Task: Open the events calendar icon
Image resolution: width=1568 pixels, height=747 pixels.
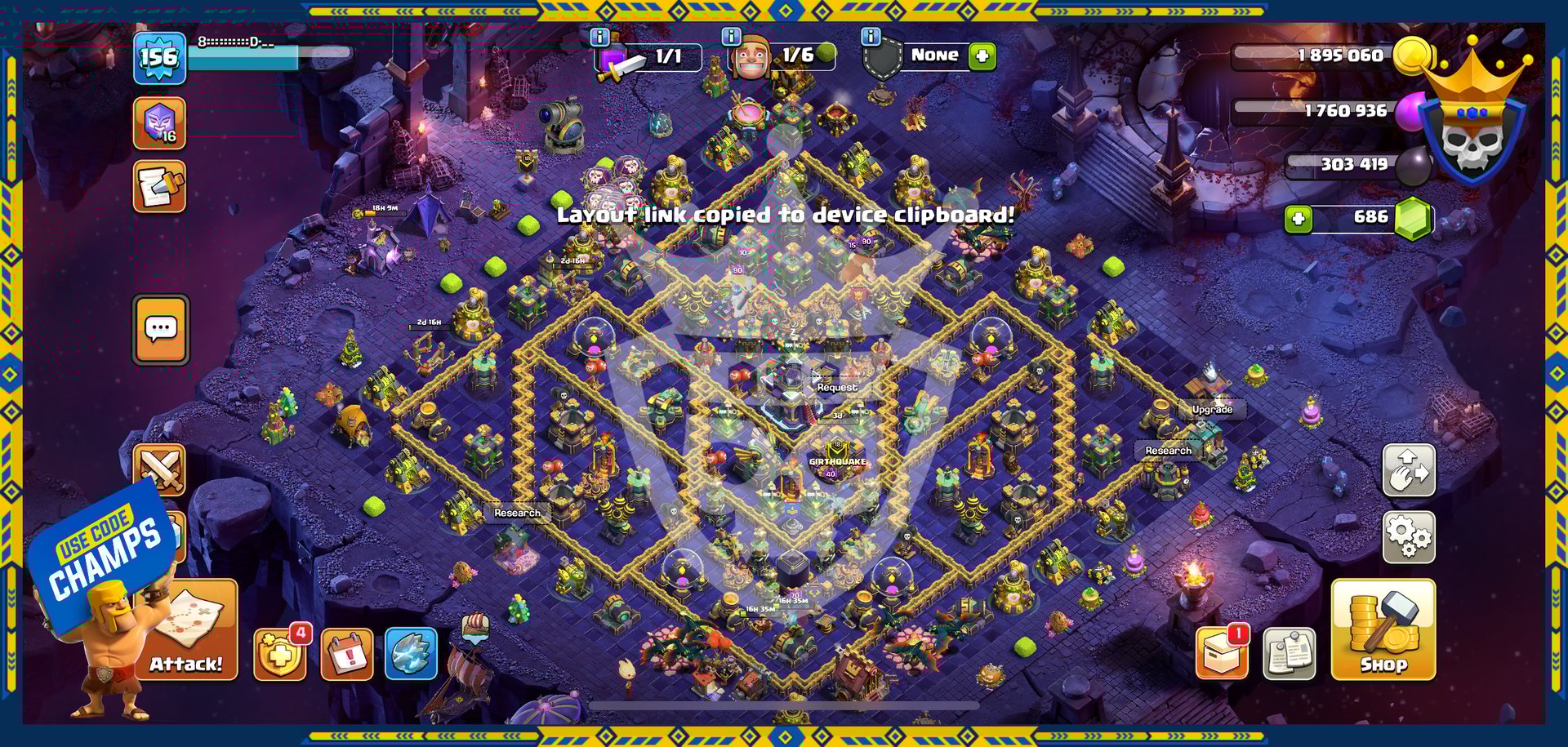Action: (347, 654)
